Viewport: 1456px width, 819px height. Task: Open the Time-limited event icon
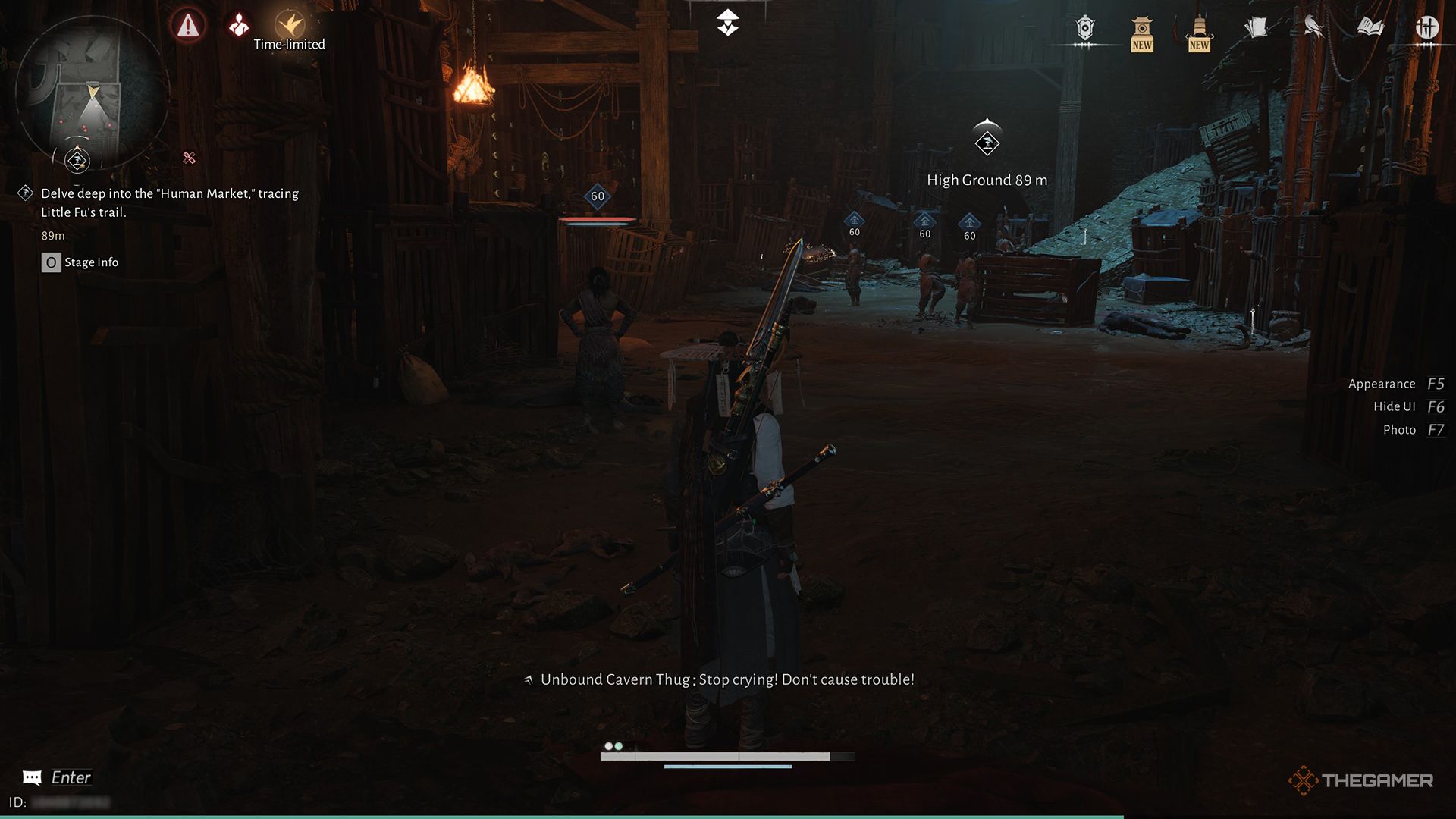point(289,24)
